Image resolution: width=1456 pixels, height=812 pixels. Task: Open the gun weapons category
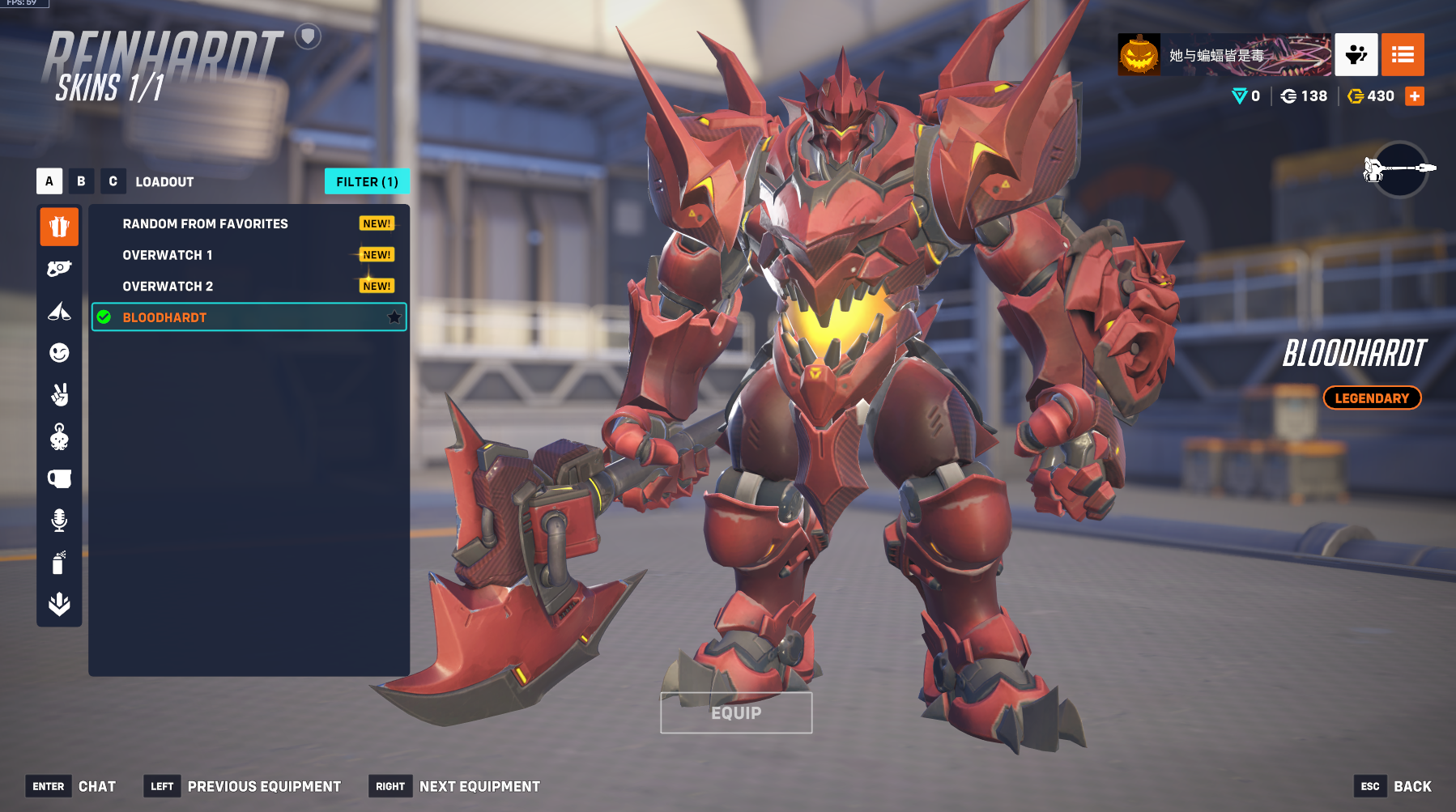coord(59,269)
